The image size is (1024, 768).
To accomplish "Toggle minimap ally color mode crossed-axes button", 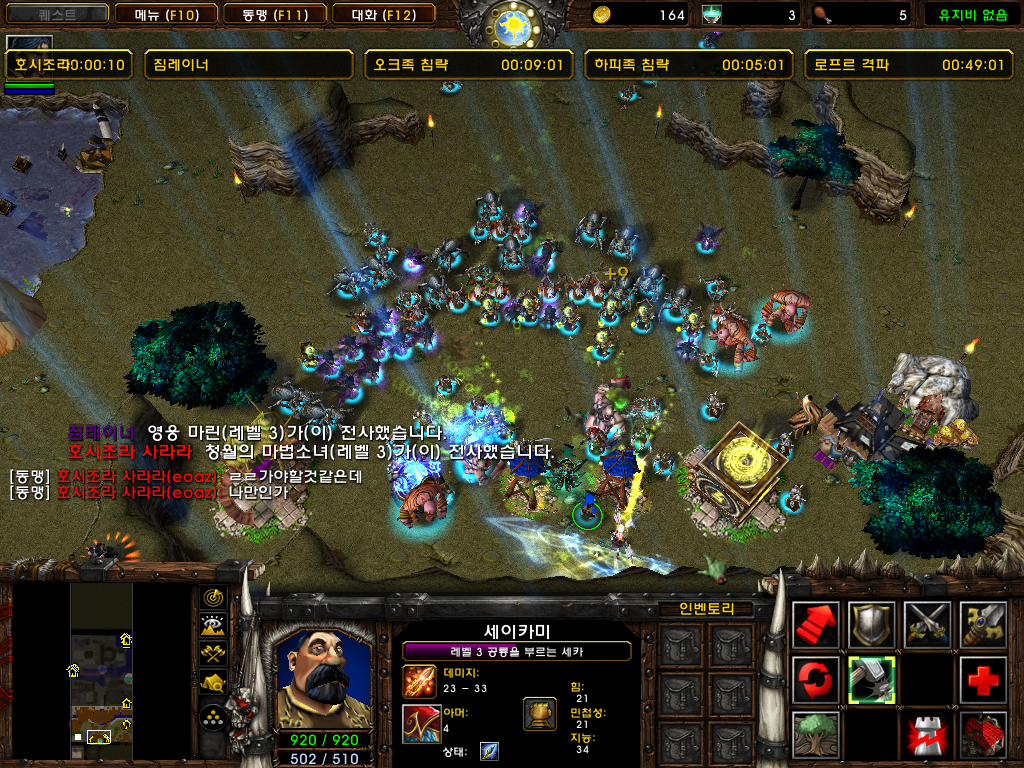I will (x=213, y=654).
